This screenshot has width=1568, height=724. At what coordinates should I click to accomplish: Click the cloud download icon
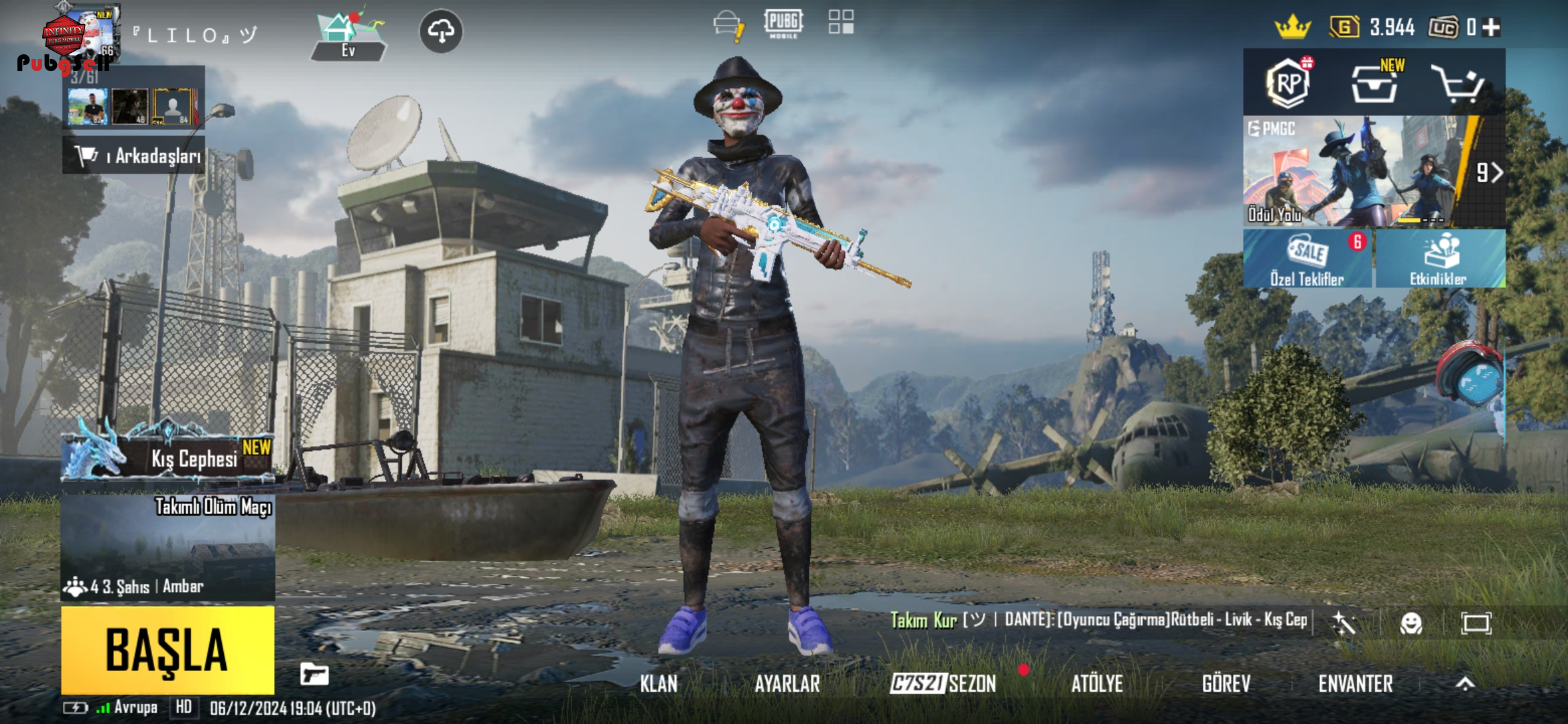[441, 31]
